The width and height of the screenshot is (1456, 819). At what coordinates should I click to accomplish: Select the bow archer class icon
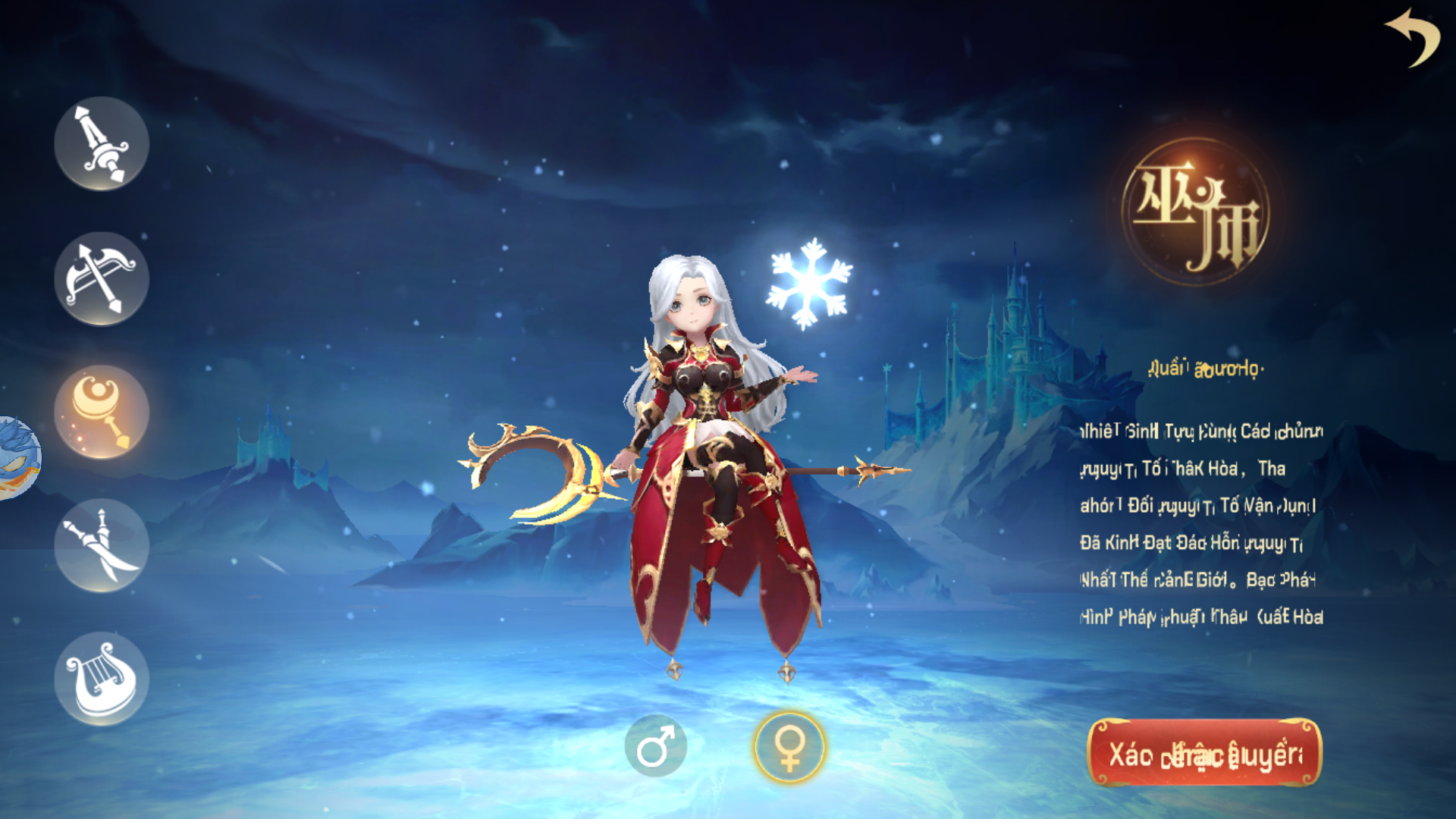(x=101, y=277)
